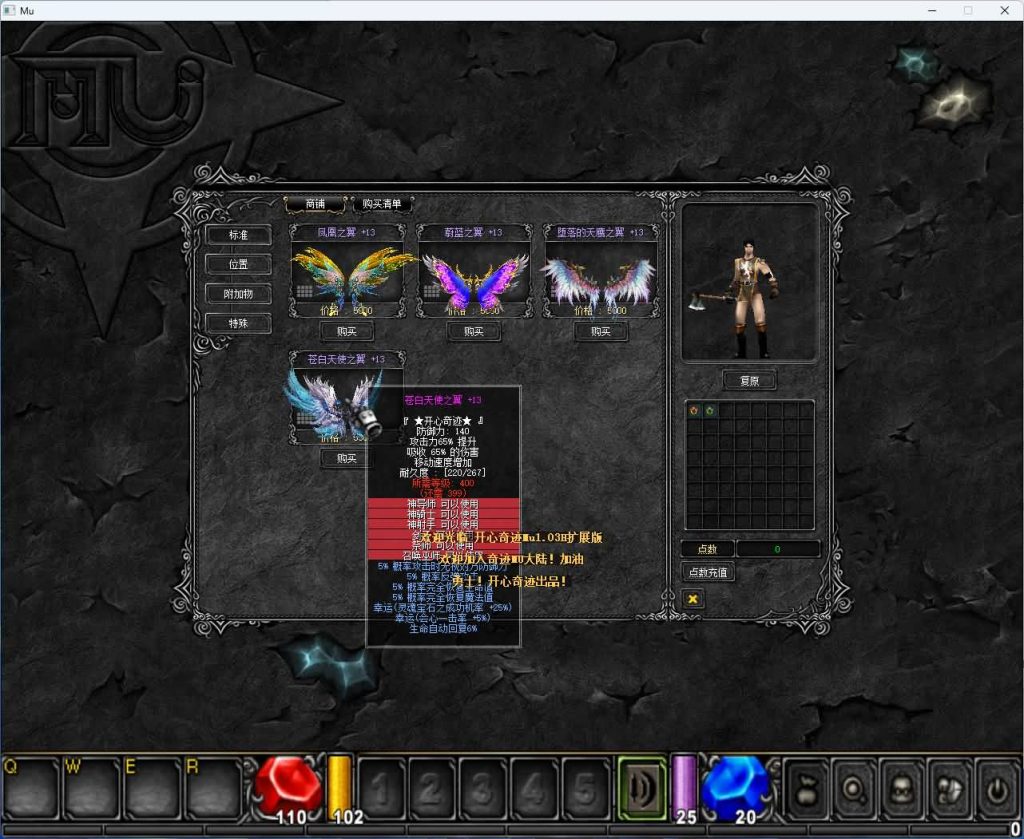The height and width of the screenshot is (839, 1024).
Task: Purchase the 苍白天使之翼 wings
Action: point(347,458)
